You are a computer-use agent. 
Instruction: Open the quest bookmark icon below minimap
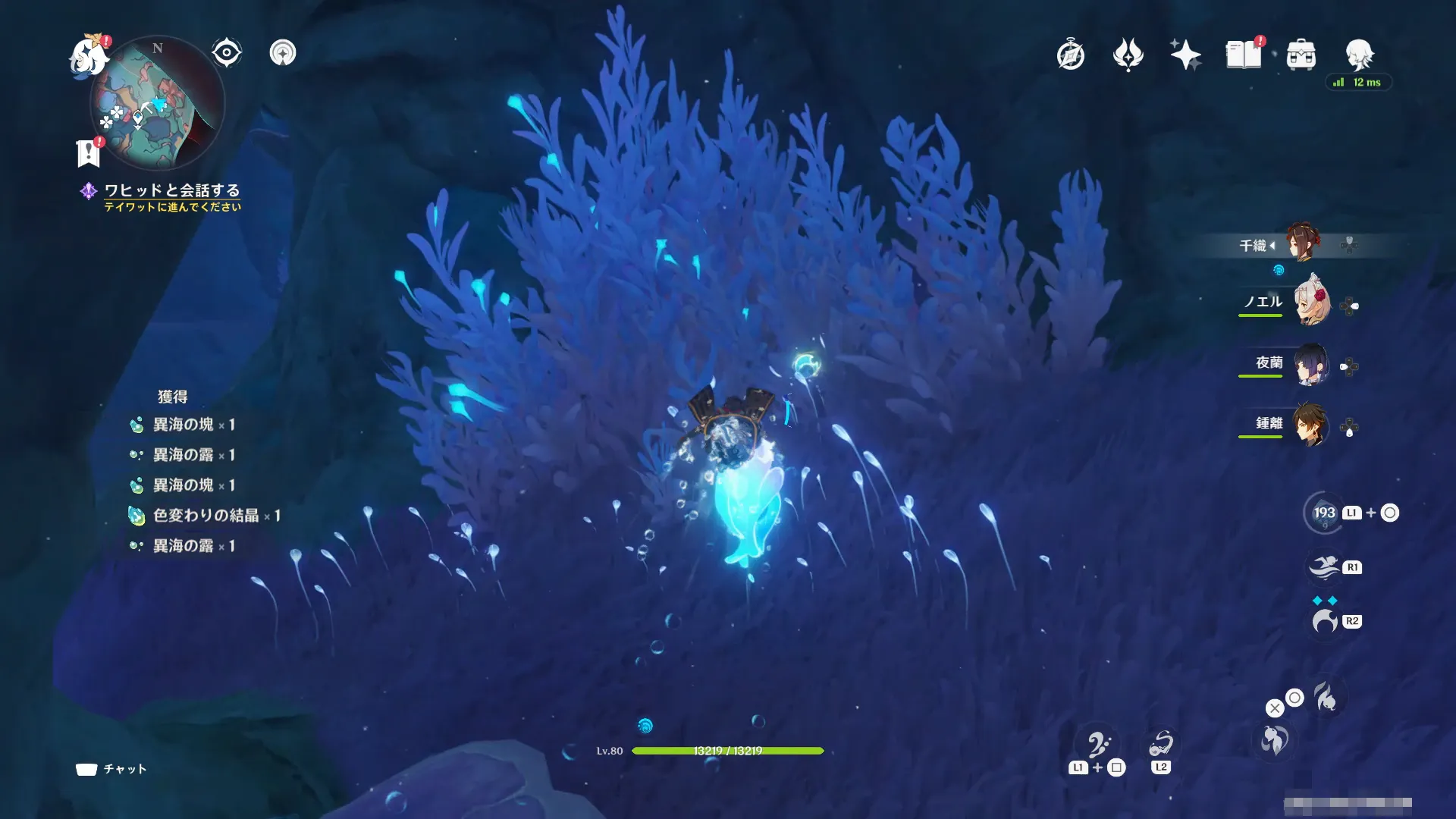click(x=89, y=153)
